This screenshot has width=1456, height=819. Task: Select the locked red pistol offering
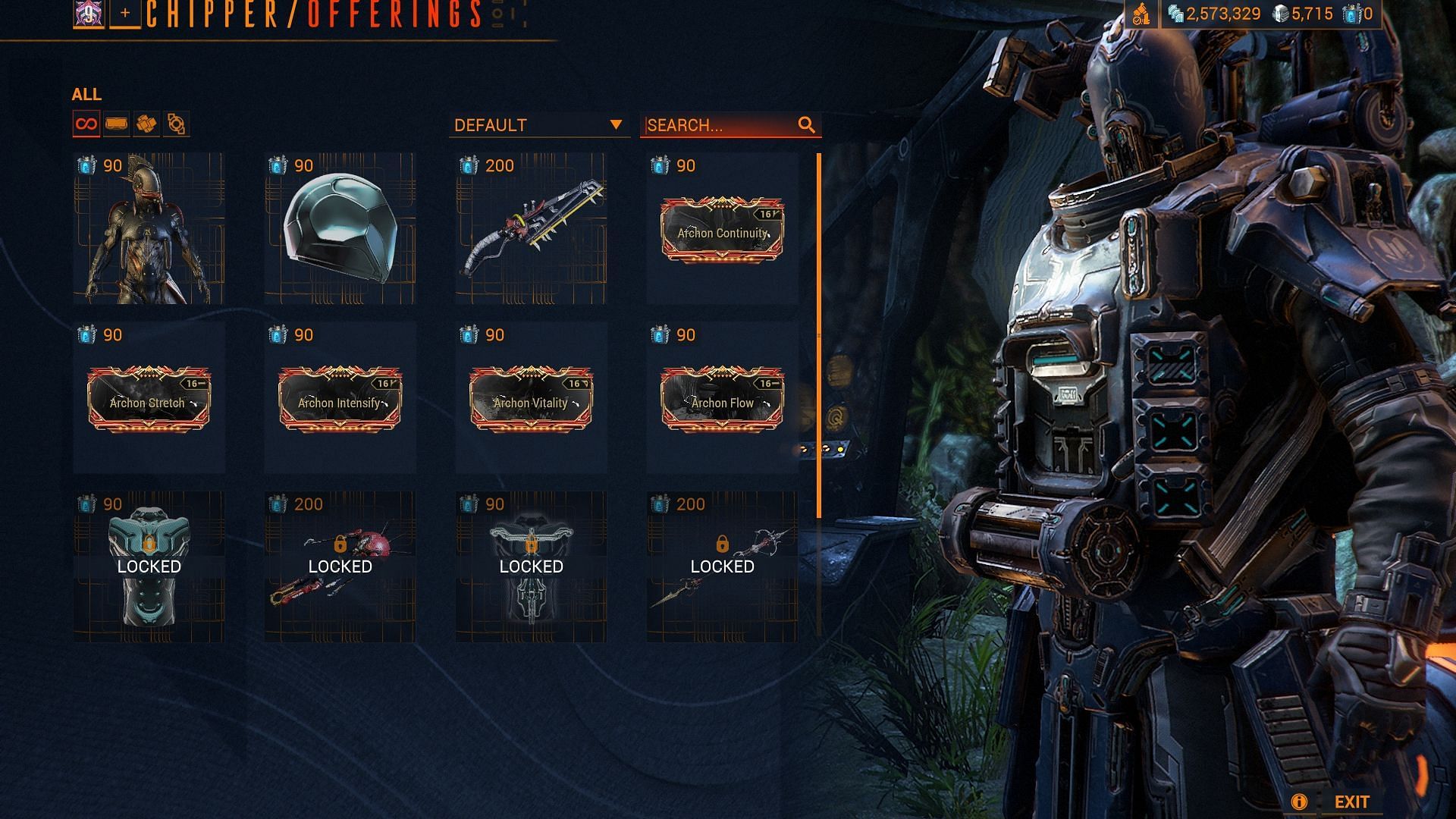tap(340, 567)
